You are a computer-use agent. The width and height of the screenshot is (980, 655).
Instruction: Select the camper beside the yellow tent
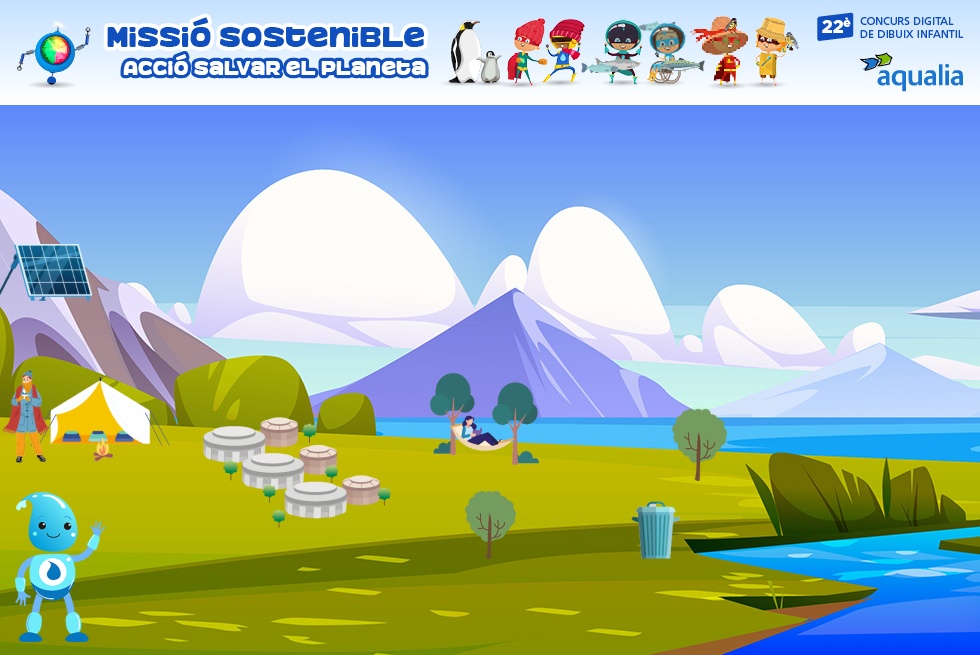pos(27,417)
